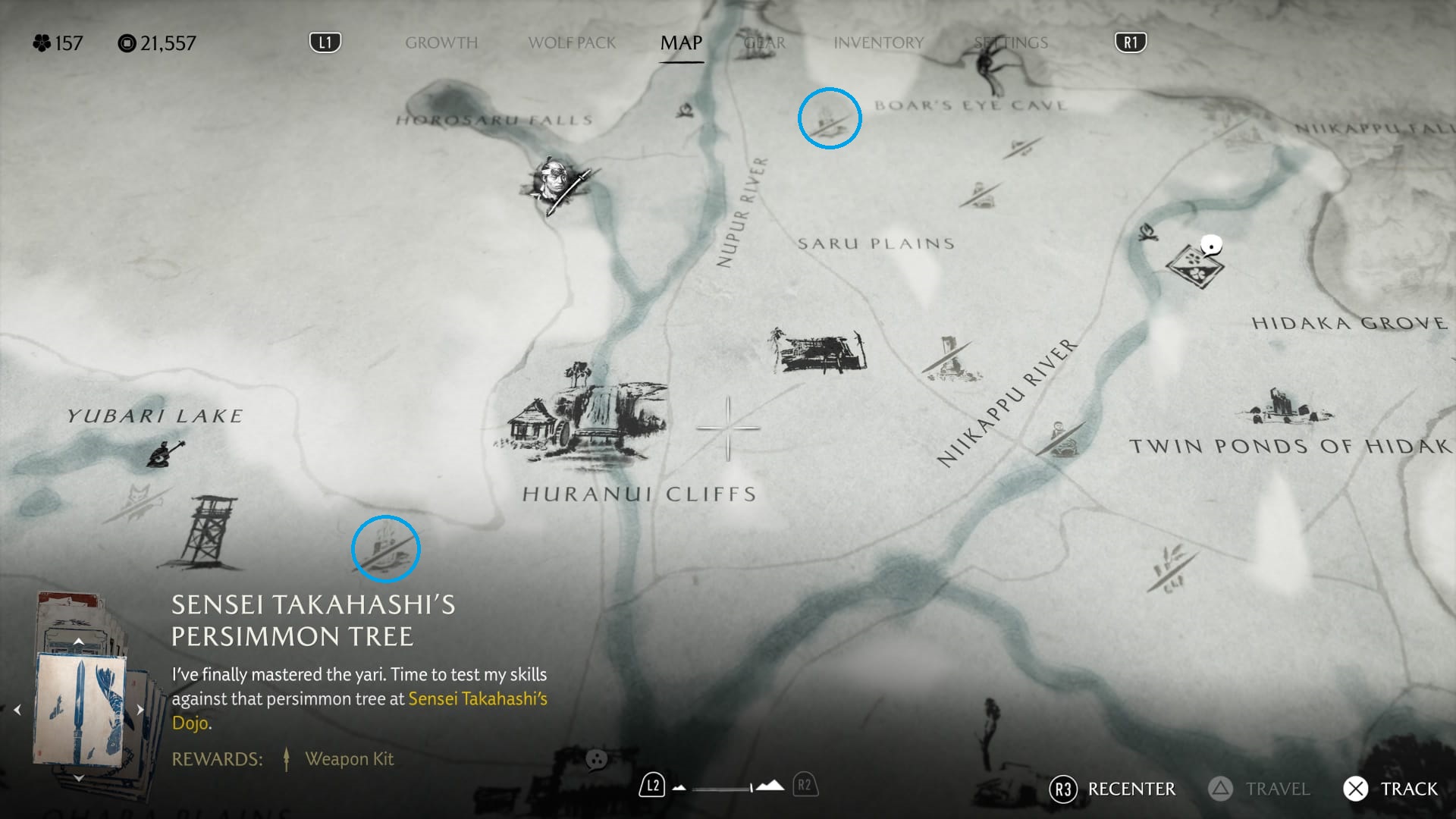The height and width of the screenshot is (819, 1456).
Task: Select the crossed-out fox marker below Yubari Lake
Action: coord(136,500)
